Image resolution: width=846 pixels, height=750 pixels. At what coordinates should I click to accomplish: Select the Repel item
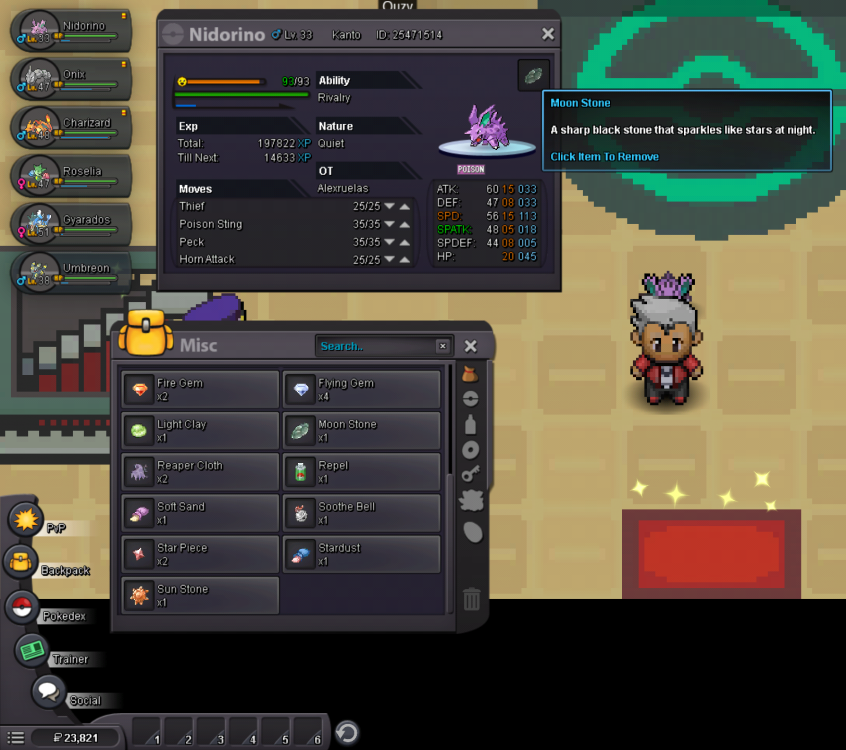361,471
